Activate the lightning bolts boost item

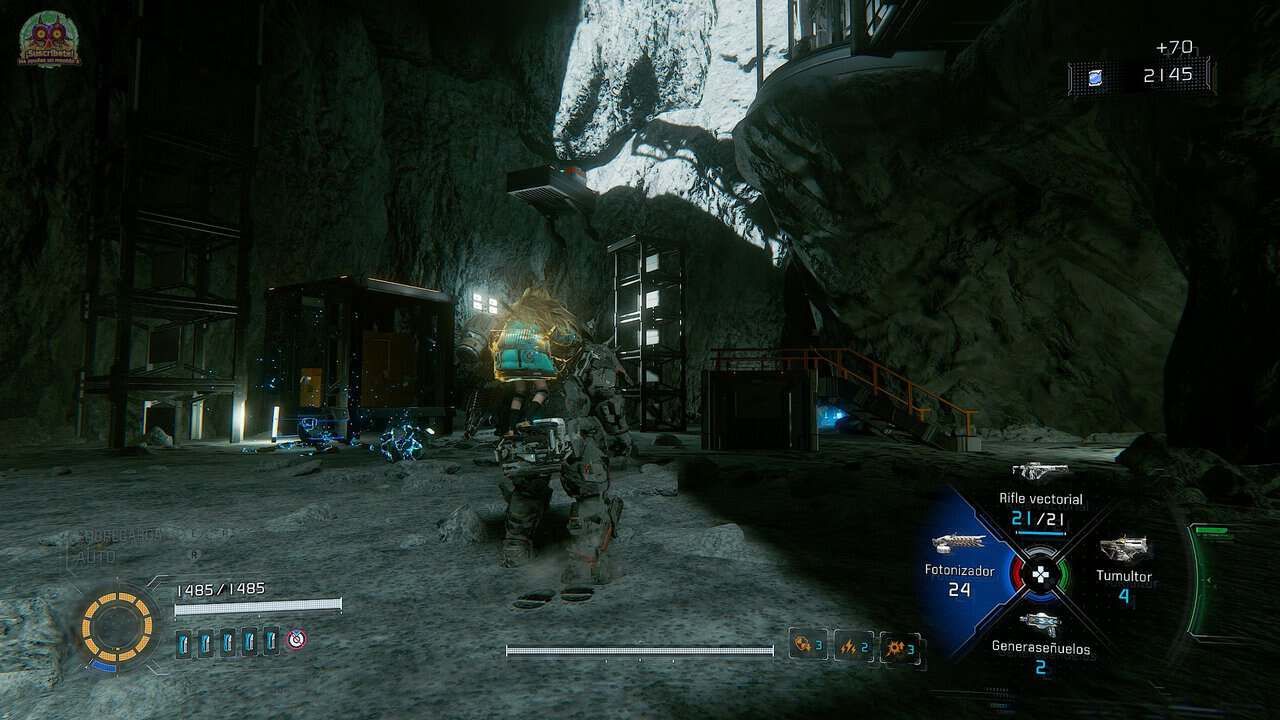[x=853, y=646]
